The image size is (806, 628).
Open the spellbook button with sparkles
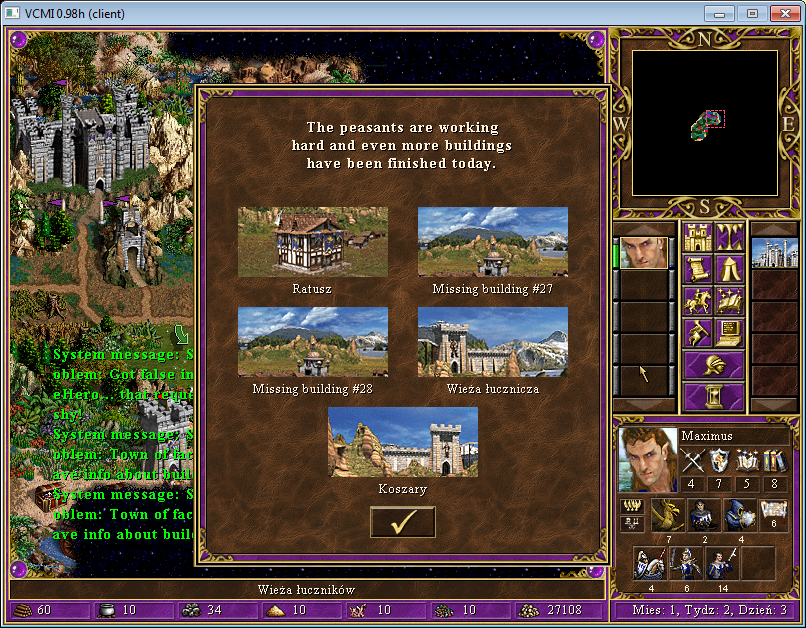[x=729, y=300]
